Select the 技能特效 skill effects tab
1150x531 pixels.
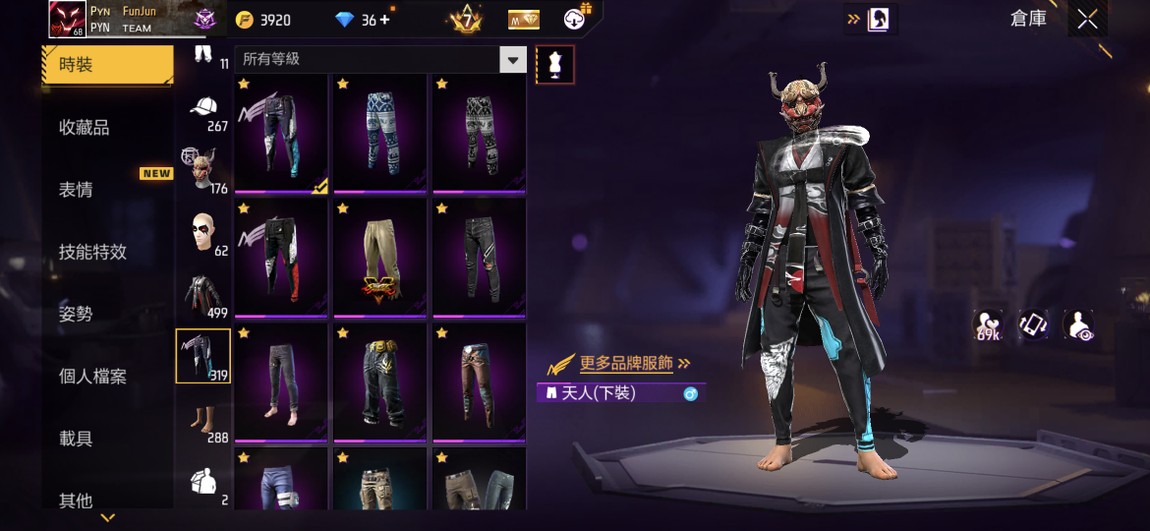pyautogui.click(x=93, y=252)
